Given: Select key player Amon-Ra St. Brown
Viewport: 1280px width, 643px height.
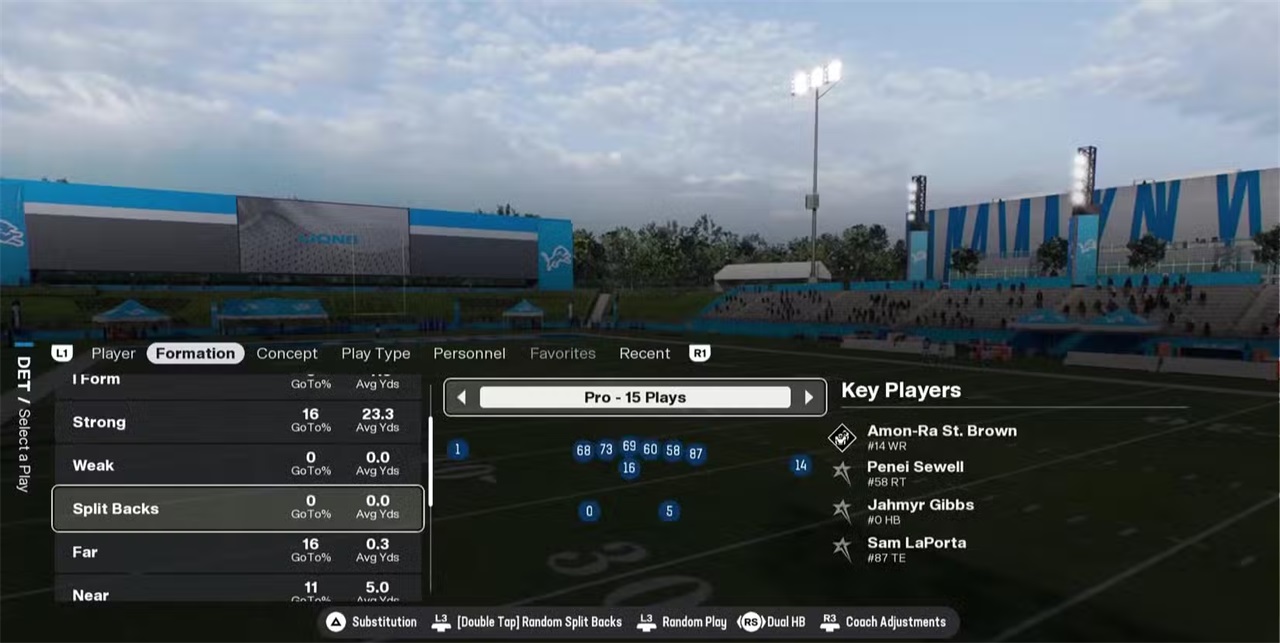Looking at the screenshot, I should coord(940,437).
